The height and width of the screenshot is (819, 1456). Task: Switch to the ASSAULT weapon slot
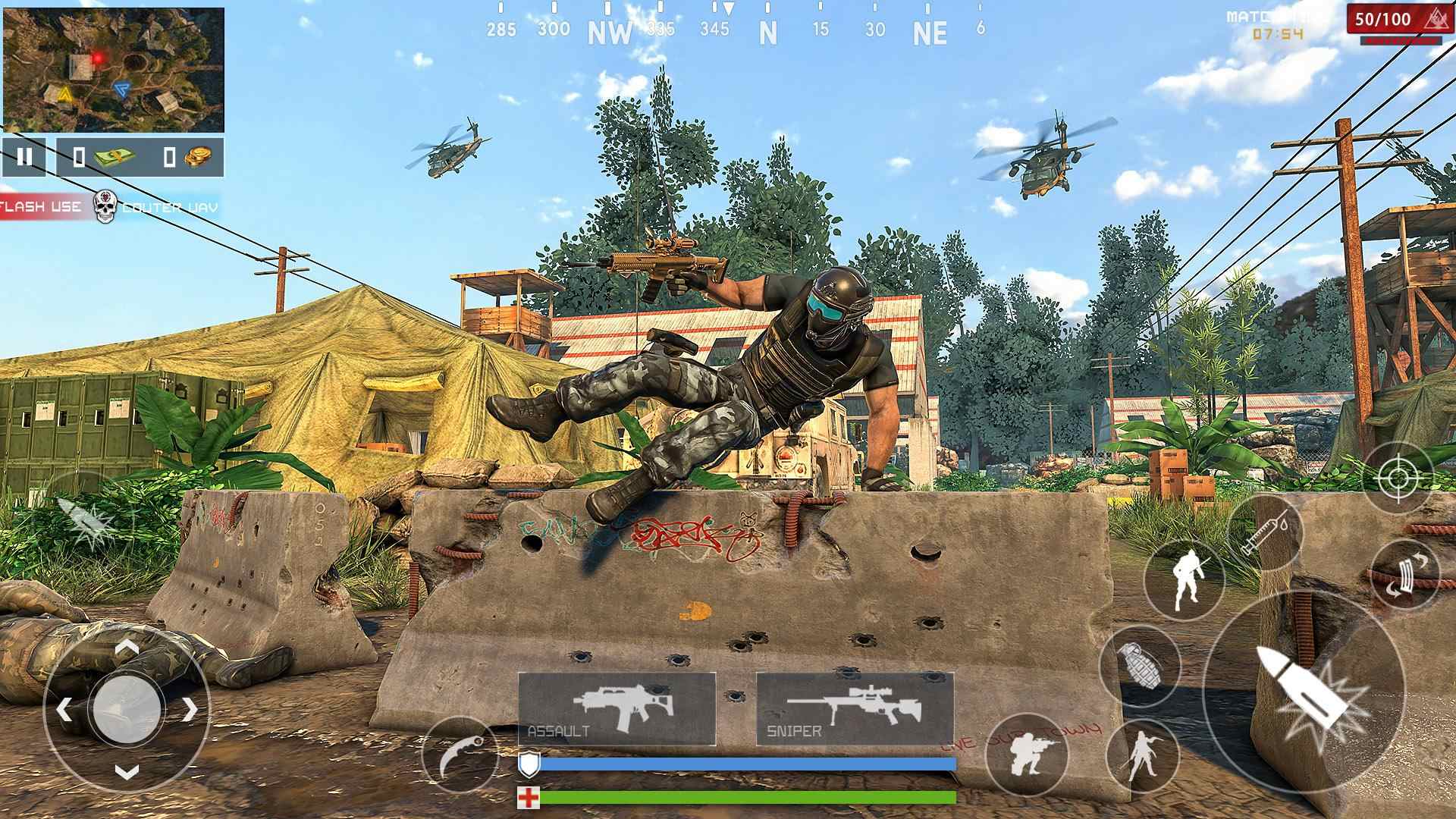tap(616, 705)
